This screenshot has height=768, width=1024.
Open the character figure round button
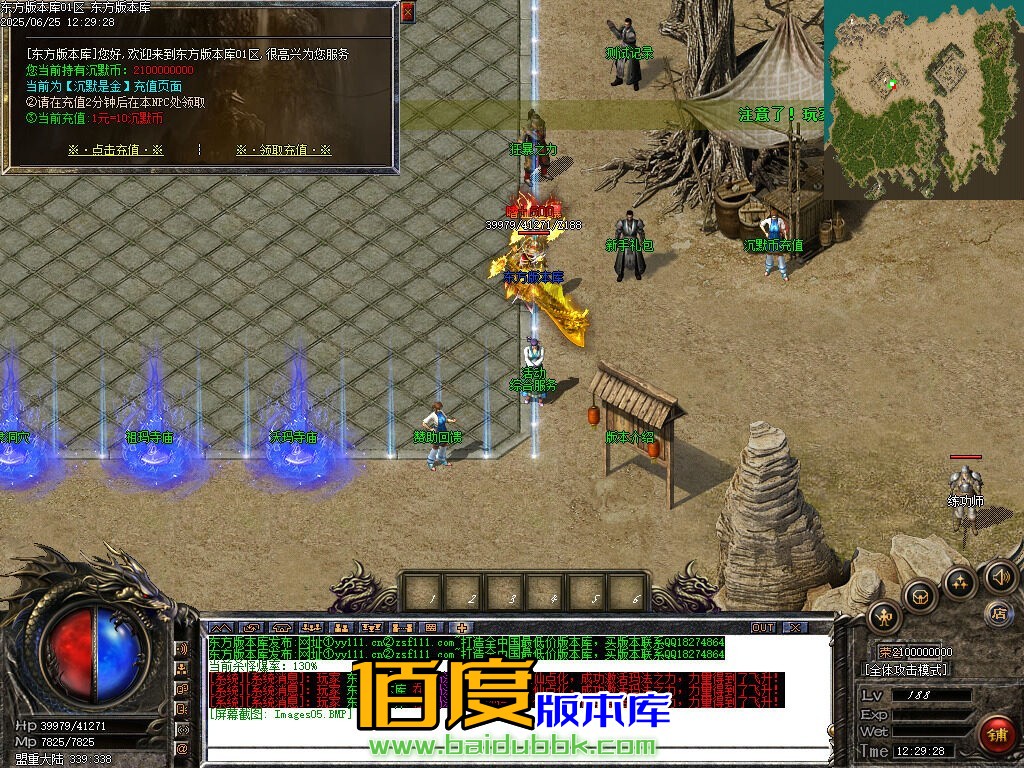885,617
